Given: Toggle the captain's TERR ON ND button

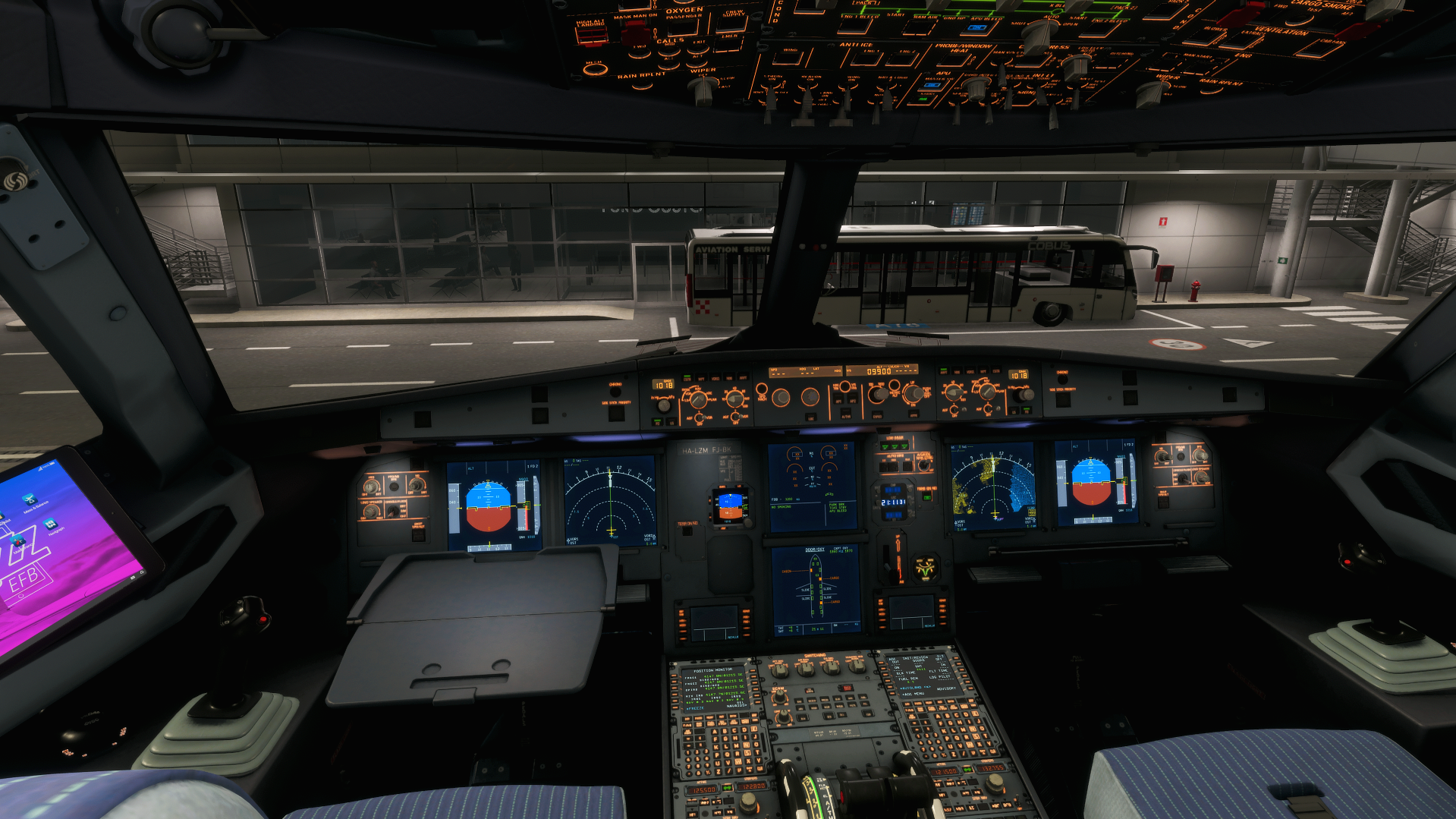Looking at the screenshot, I should pyautogui.click(x=687, y=530).
